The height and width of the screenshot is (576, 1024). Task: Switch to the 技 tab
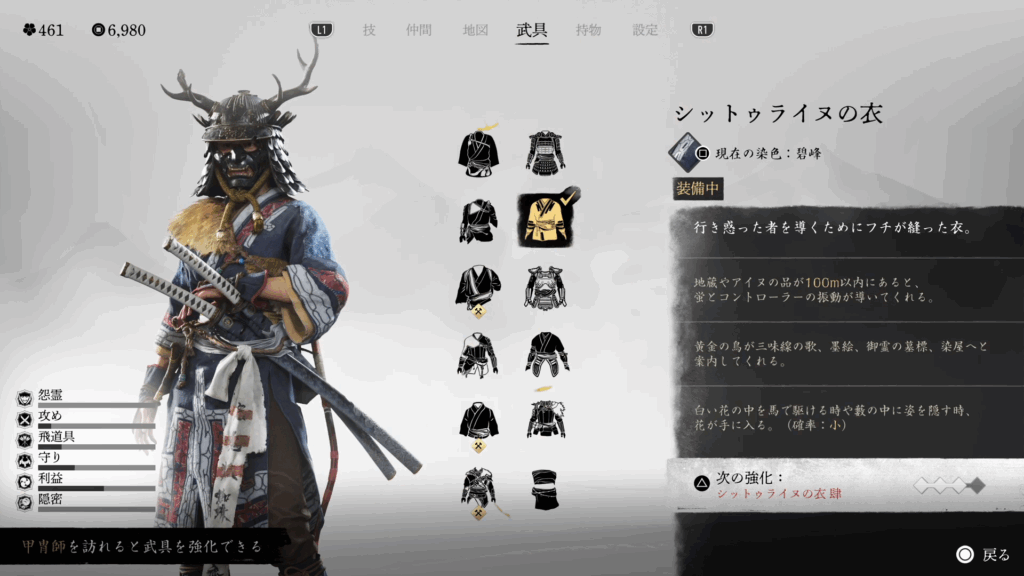369,30
